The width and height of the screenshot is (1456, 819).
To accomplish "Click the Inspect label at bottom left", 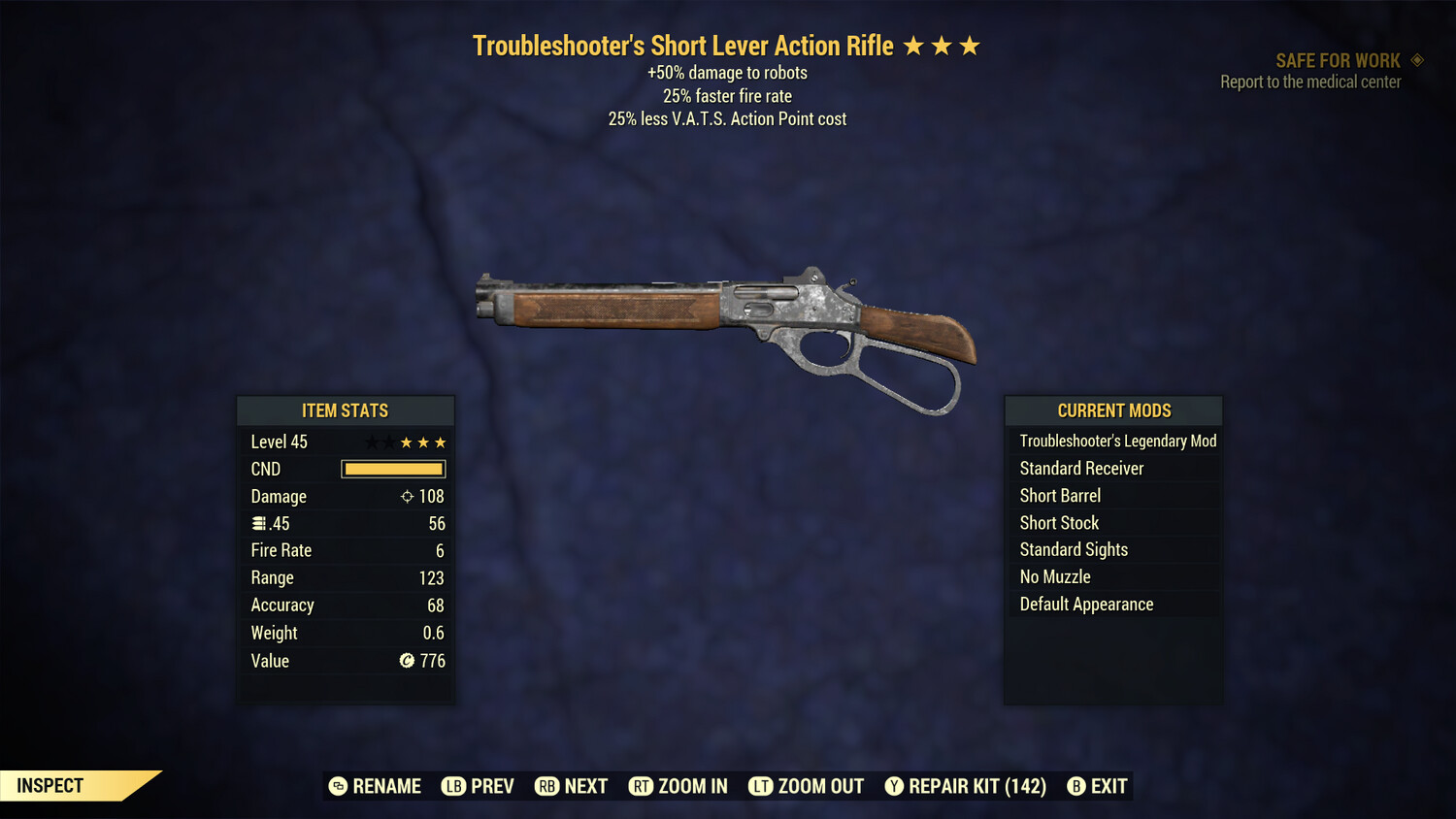I will pyautogui.click(x=50, y=785).
